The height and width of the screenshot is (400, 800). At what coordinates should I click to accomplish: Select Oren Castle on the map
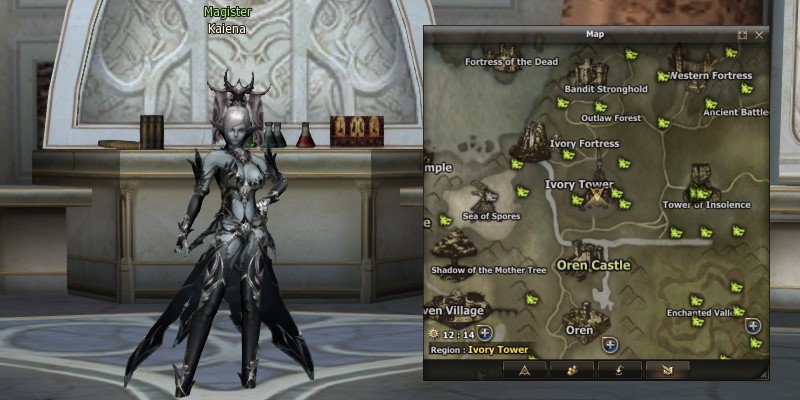592,265
